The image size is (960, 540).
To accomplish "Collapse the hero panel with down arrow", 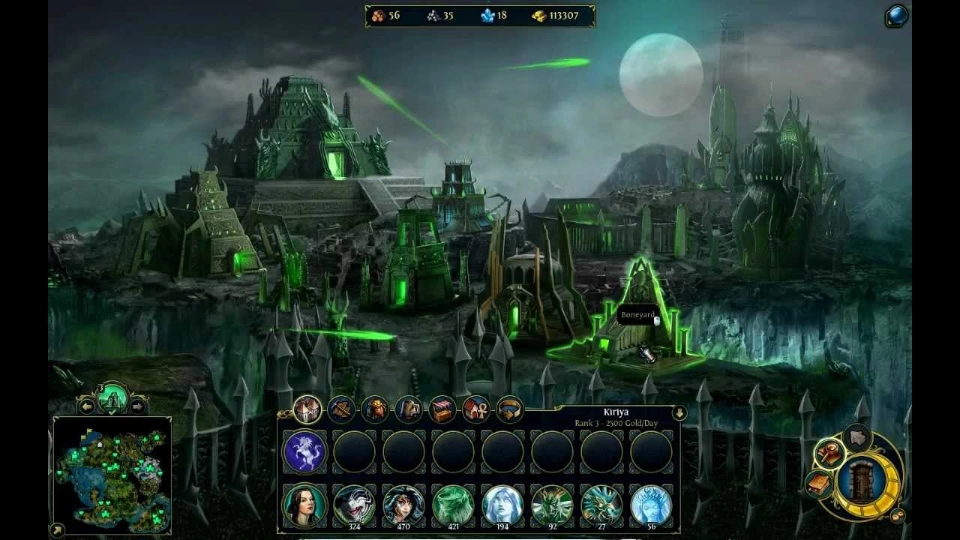I will pos(679,412).
